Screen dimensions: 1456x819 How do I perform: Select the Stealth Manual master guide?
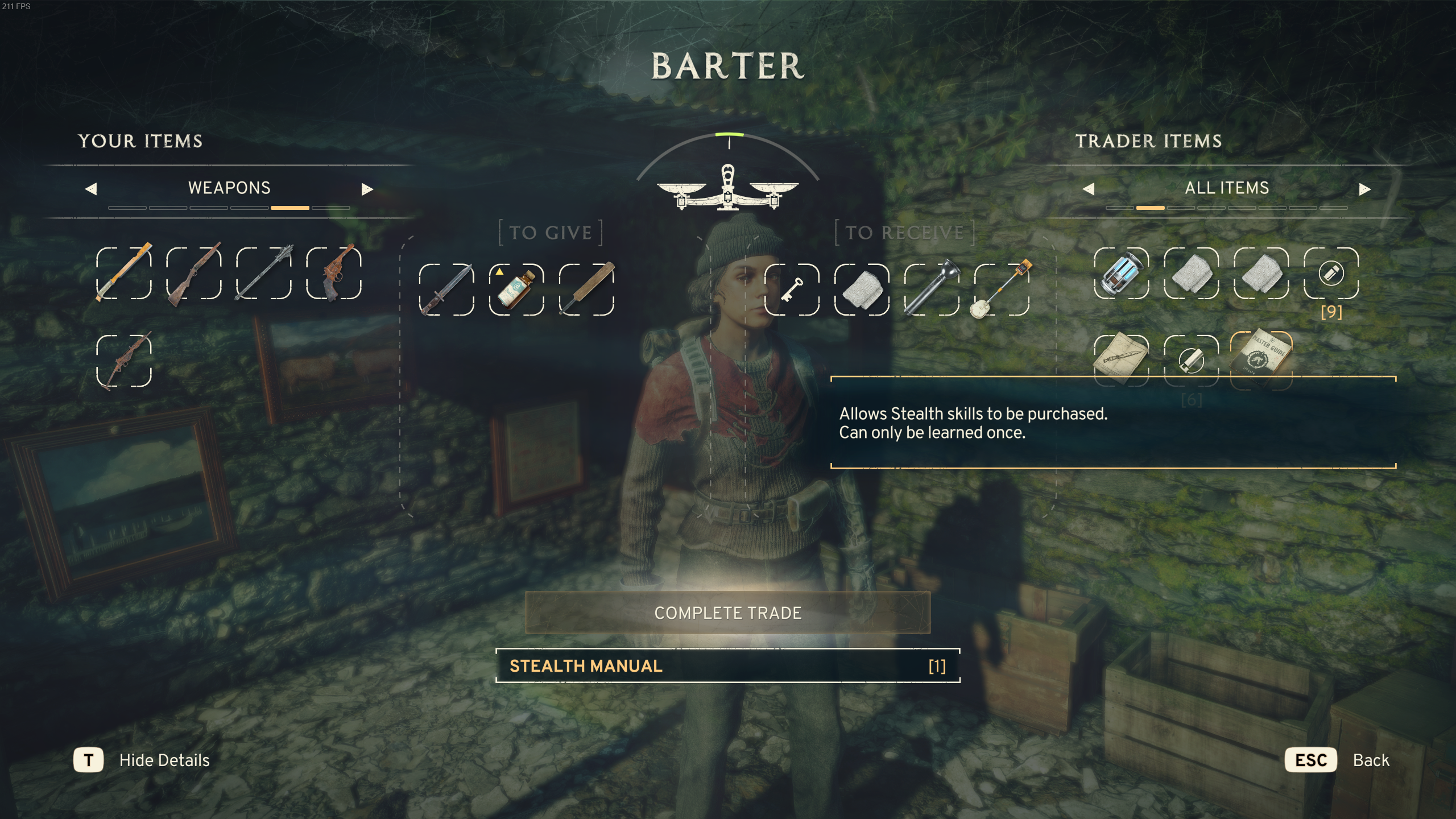[1261, 358]
